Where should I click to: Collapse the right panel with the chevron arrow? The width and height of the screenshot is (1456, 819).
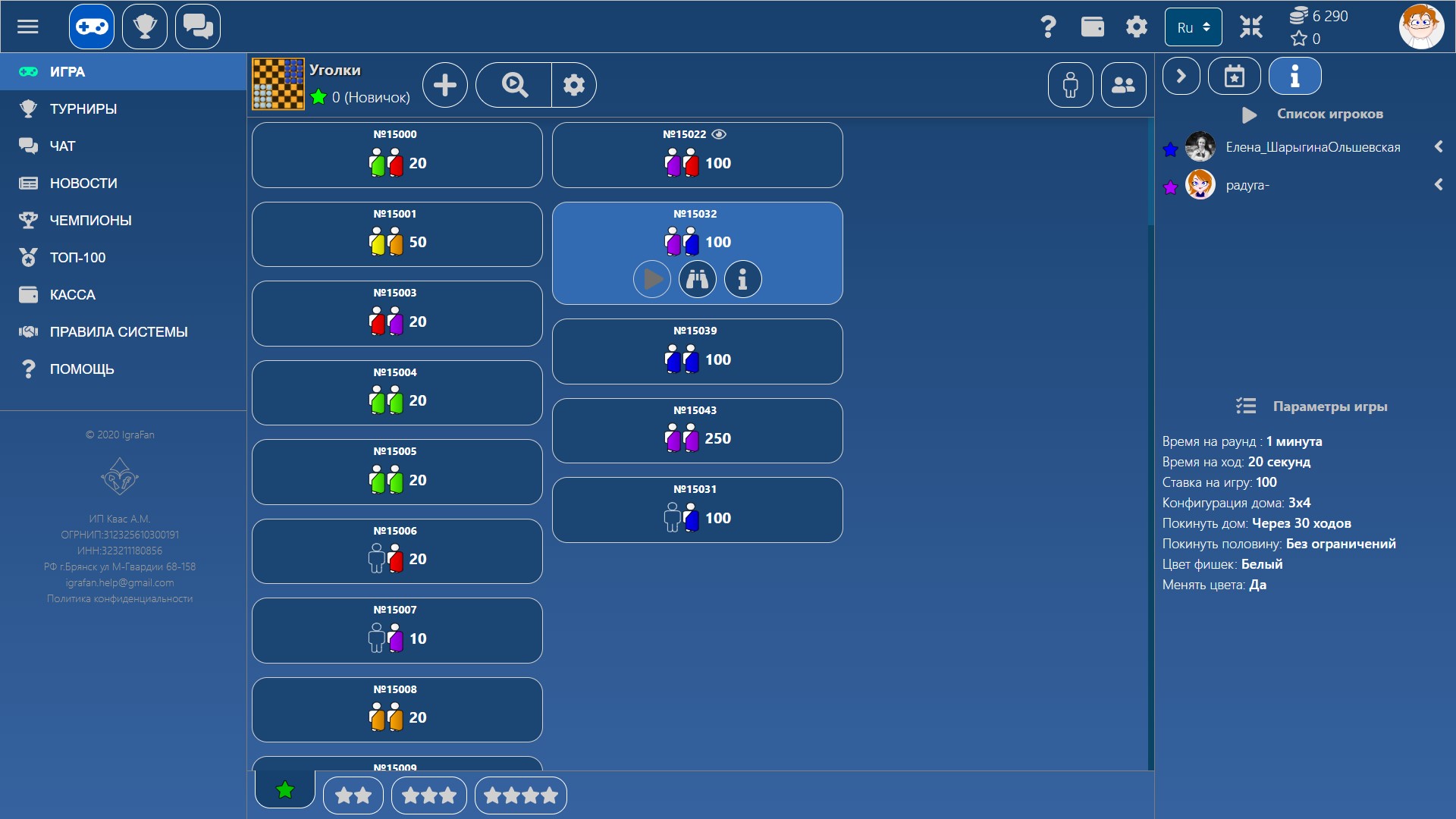pos(1180,76)
